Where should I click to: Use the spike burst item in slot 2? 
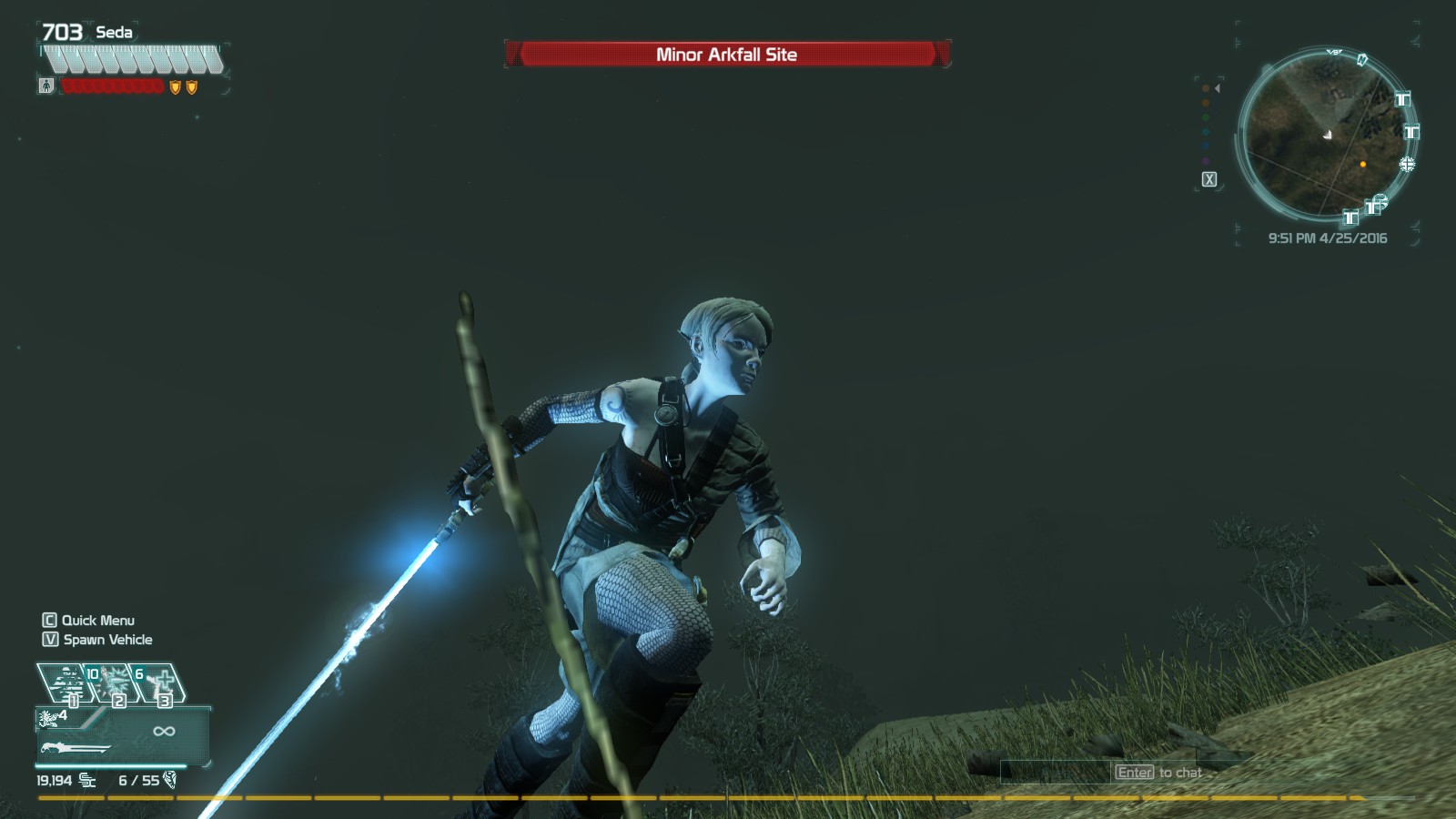click(x=115, y=682)
